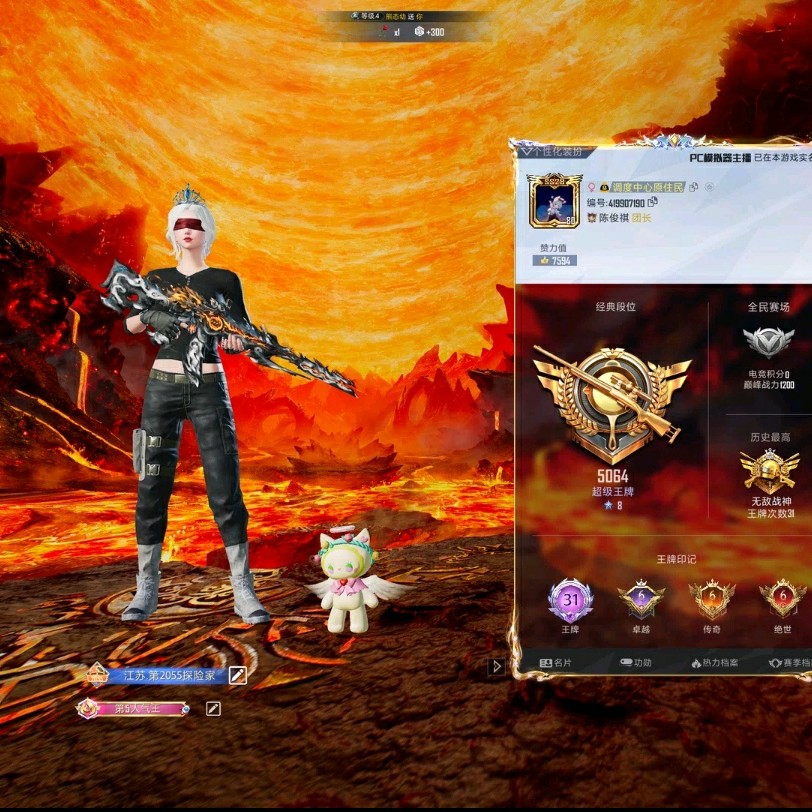
Task: Edit the 江苏 第2055探险家 title
Action: click(x=237, y=675)
